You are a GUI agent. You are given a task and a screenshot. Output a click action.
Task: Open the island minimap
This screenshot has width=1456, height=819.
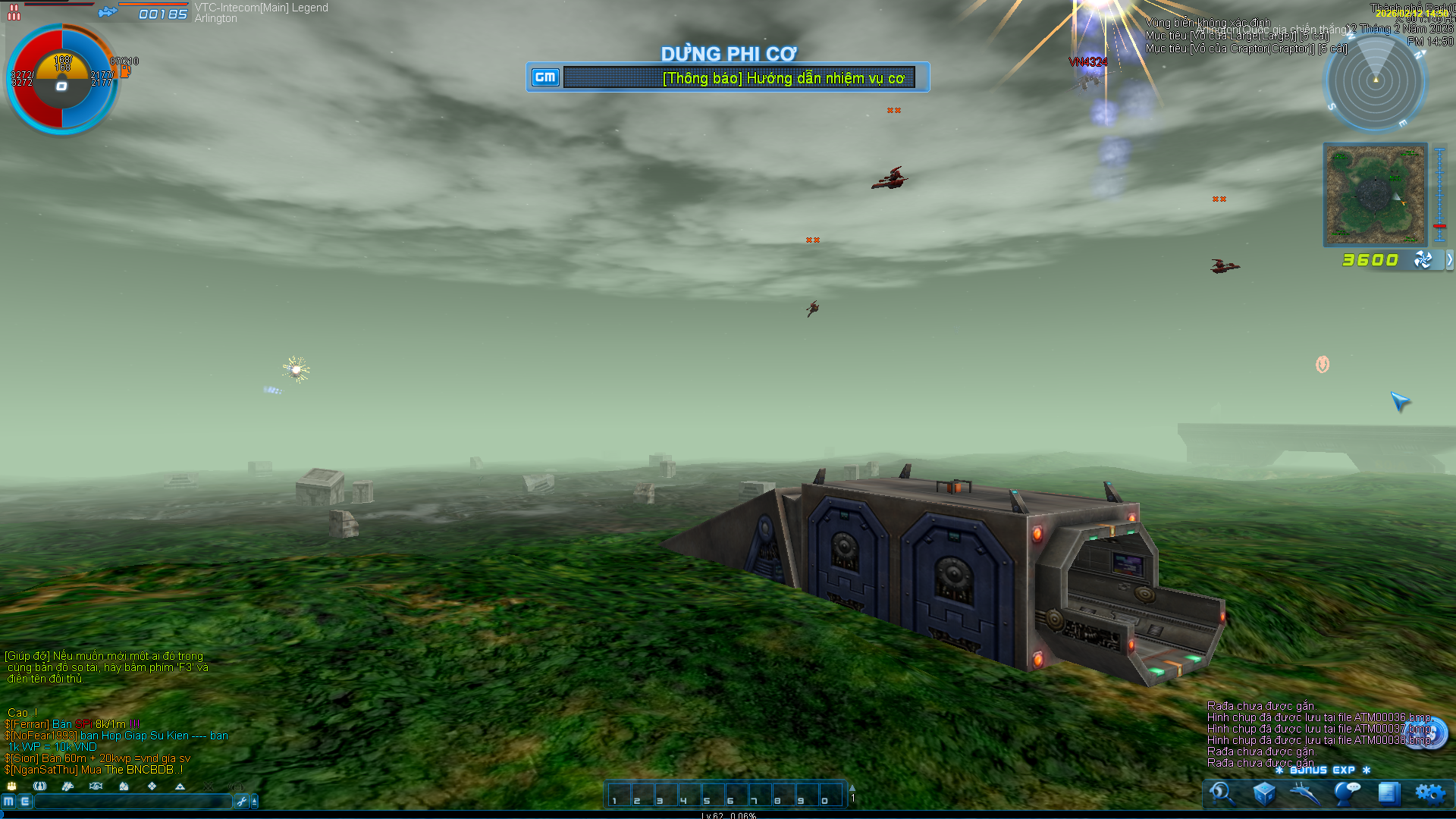coord(1375,194)
